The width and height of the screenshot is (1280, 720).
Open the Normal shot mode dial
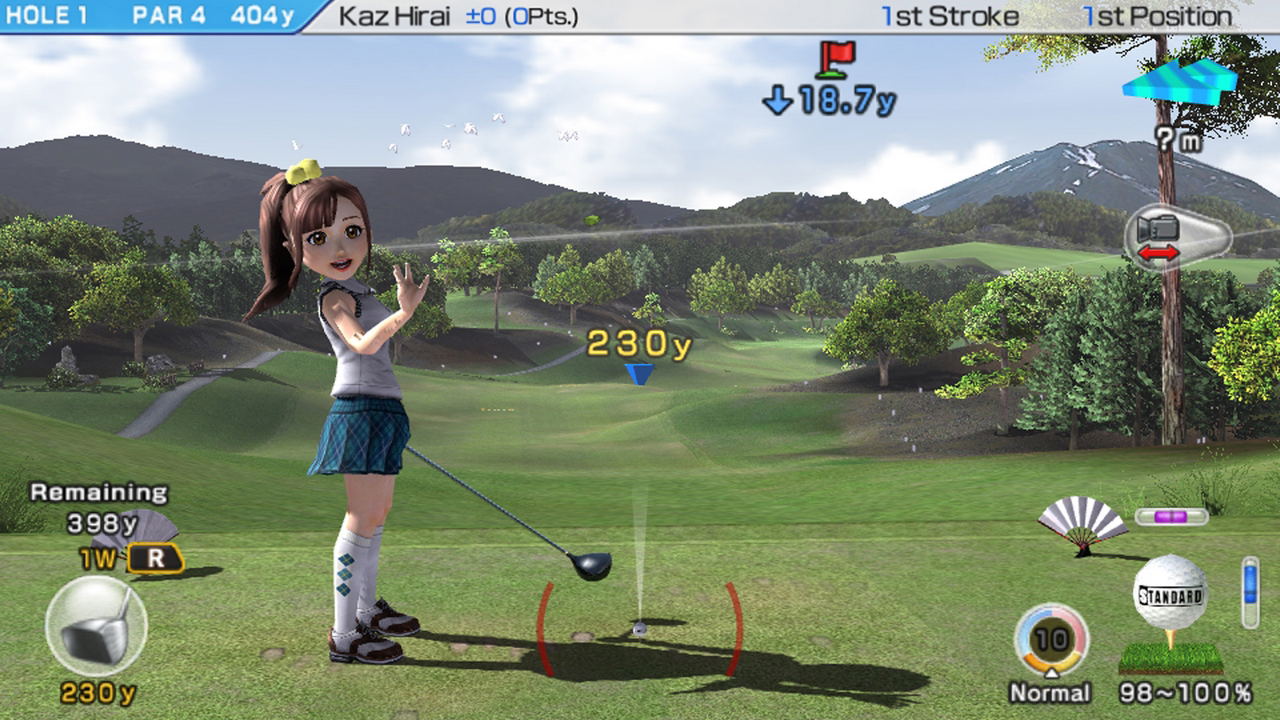point(1051,639)
